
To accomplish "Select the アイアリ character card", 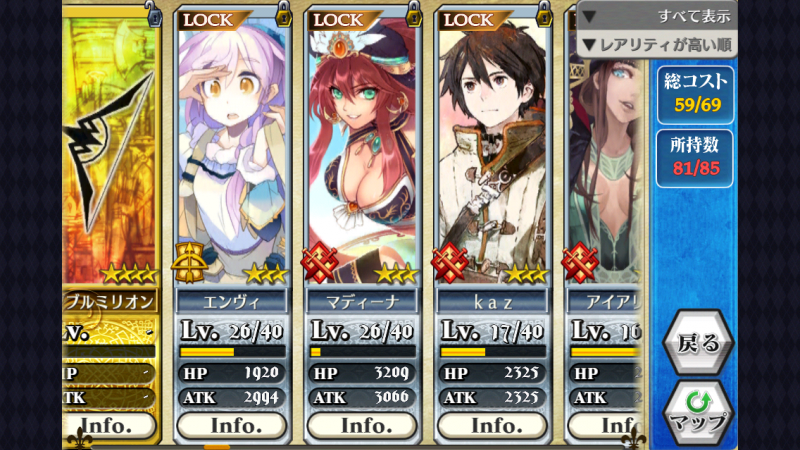I will 606,150.
